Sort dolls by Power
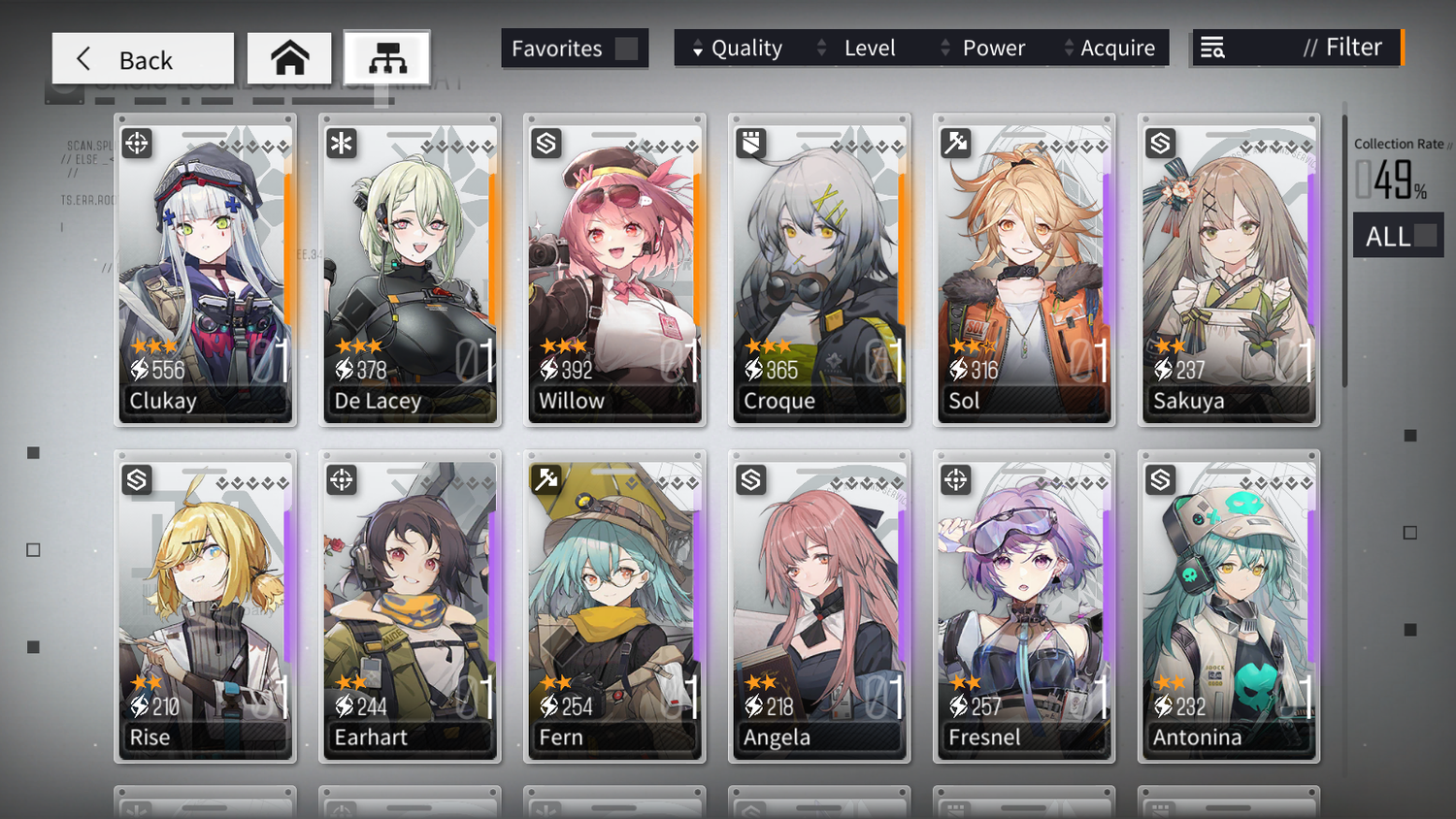 (x=983, y=49)
